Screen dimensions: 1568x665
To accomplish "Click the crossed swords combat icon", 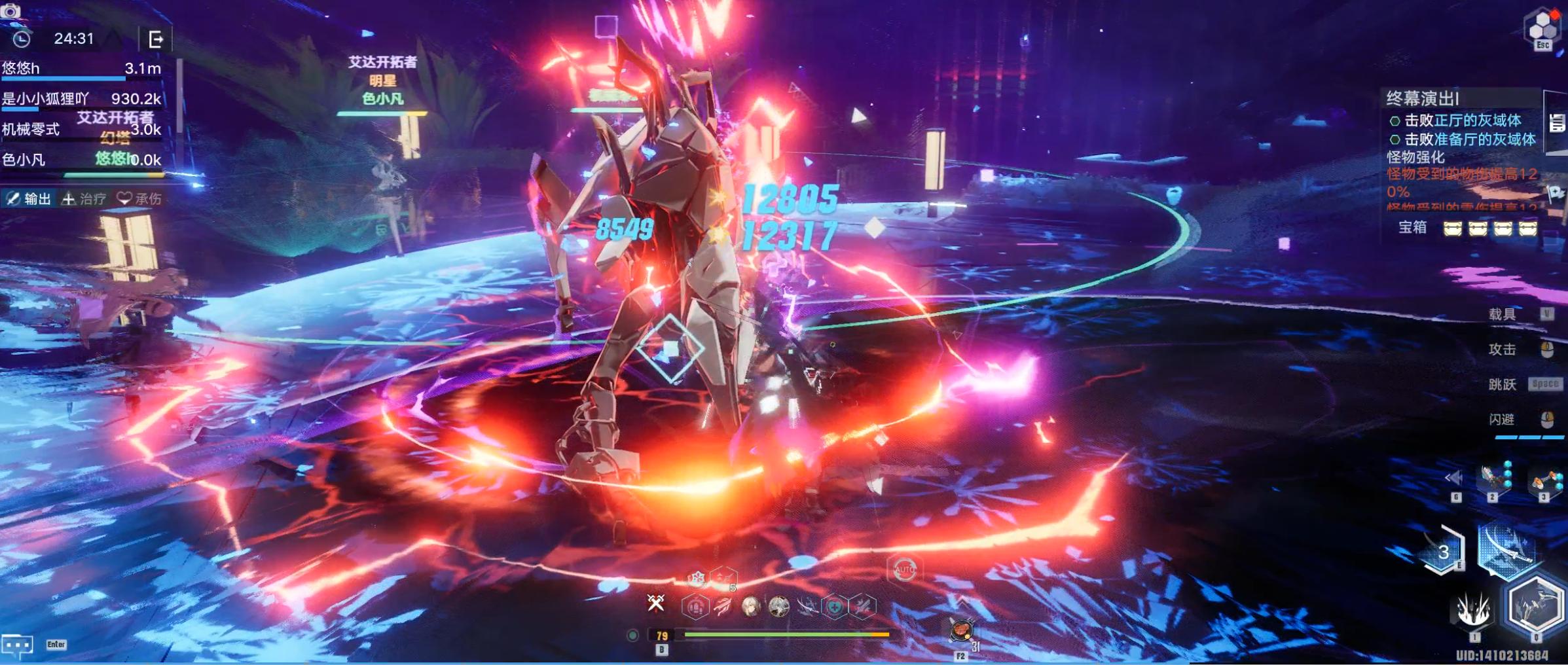I will coord(655,603).
